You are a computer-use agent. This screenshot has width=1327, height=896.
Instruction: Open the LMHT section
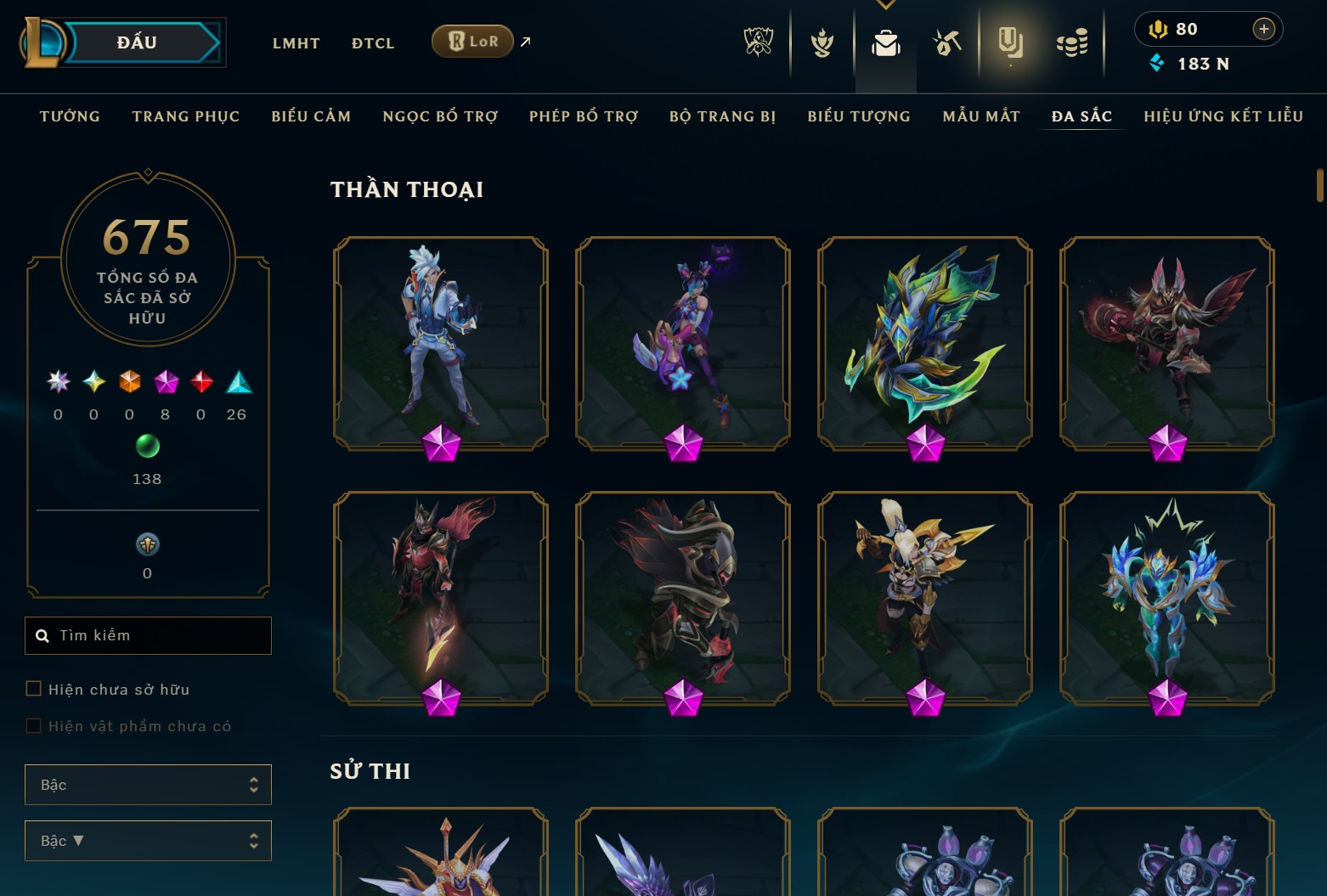pos(296,43)
